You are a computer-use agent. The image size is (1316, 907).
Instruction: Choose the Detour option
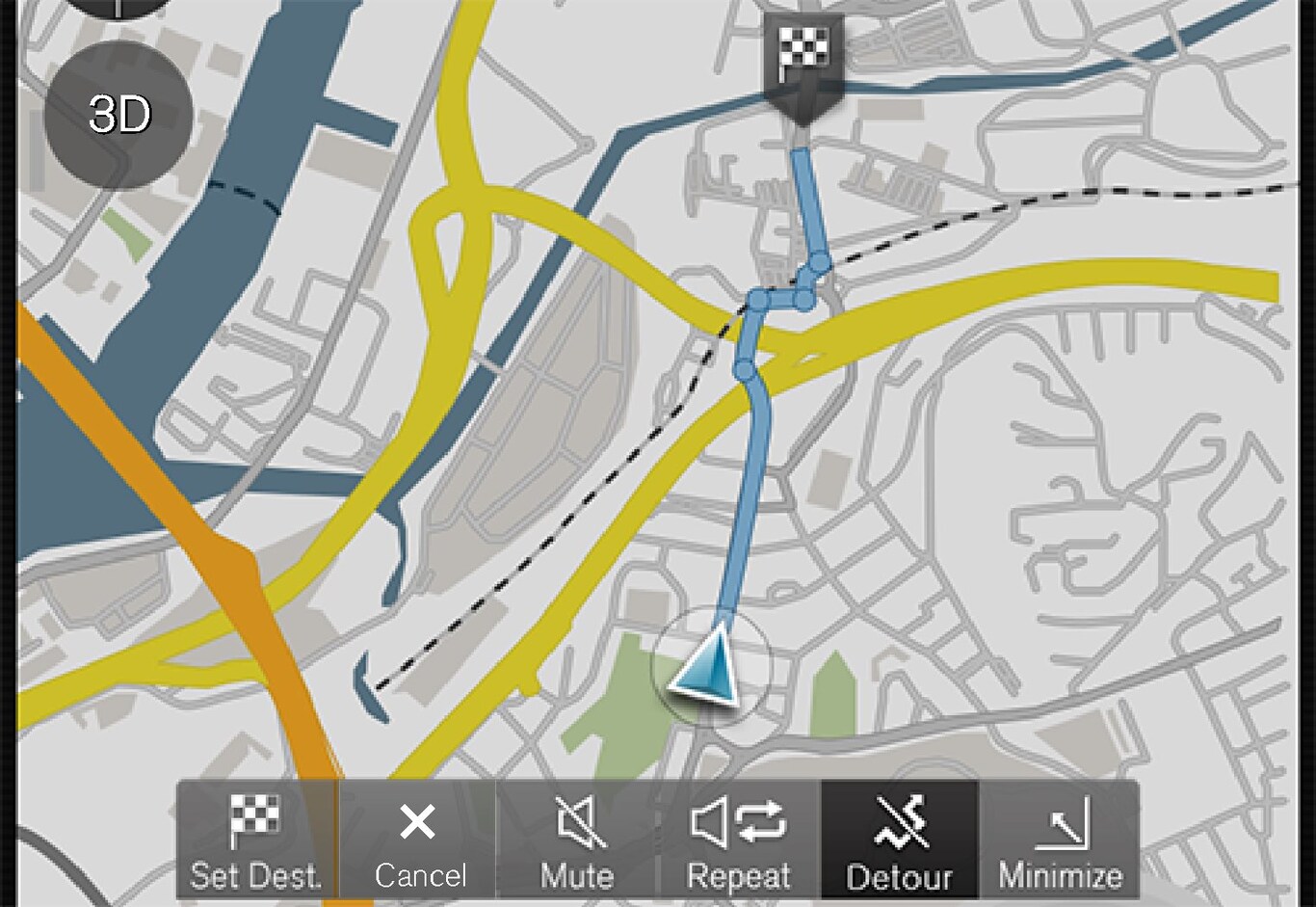click(x=899, y=840)
